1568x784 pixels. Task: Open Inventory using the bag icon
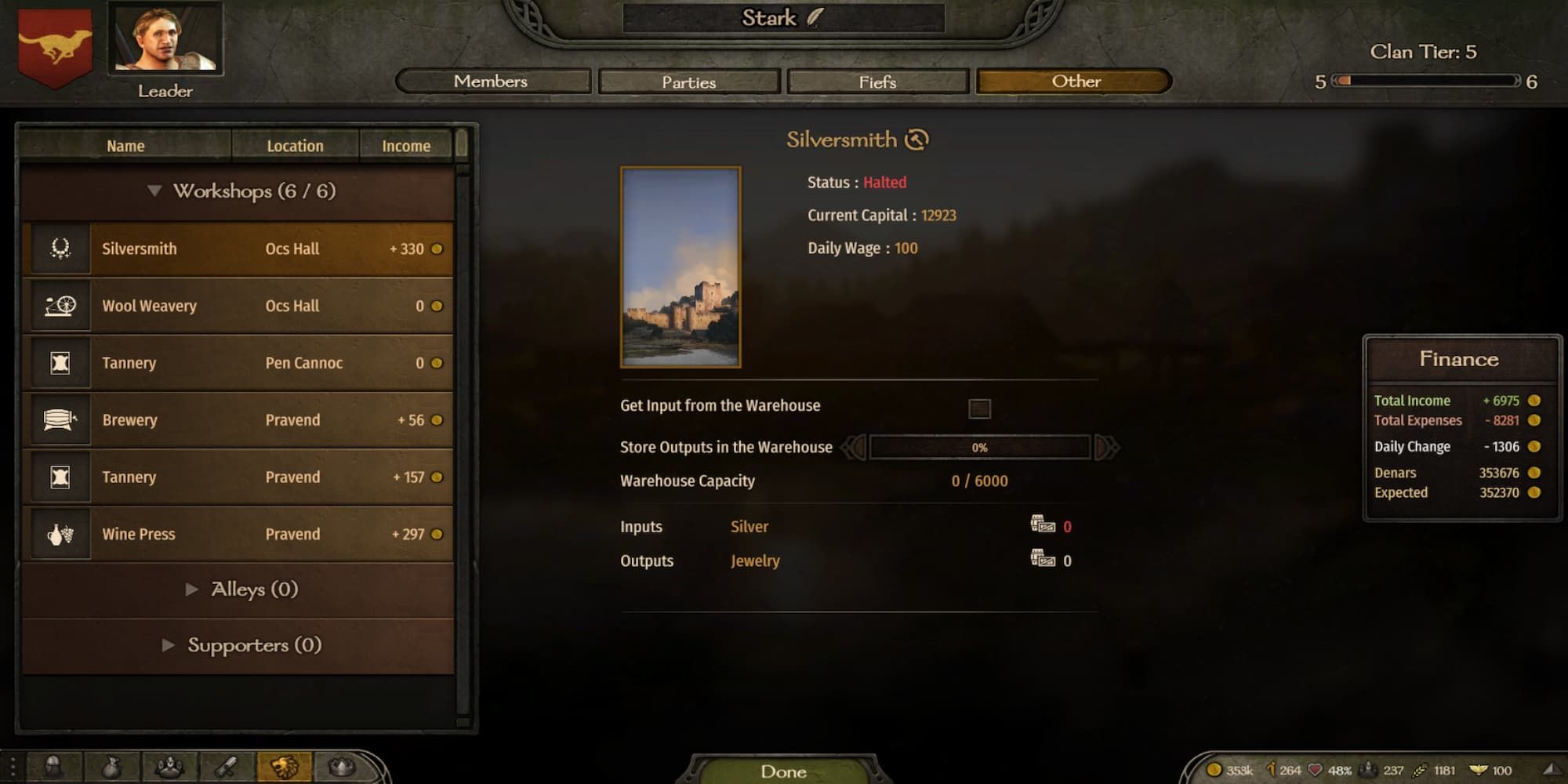[x=111, y=768]
